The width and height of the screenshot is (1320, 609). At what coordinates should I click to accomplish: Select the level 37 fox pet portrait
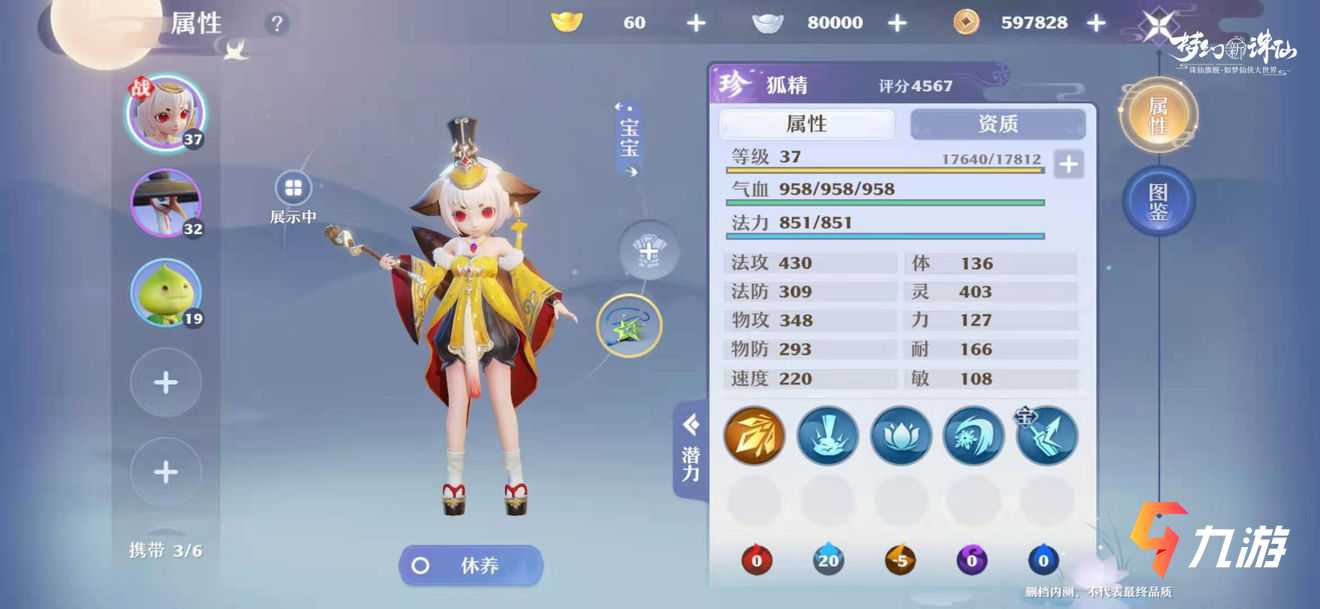(x=165, y=112)
